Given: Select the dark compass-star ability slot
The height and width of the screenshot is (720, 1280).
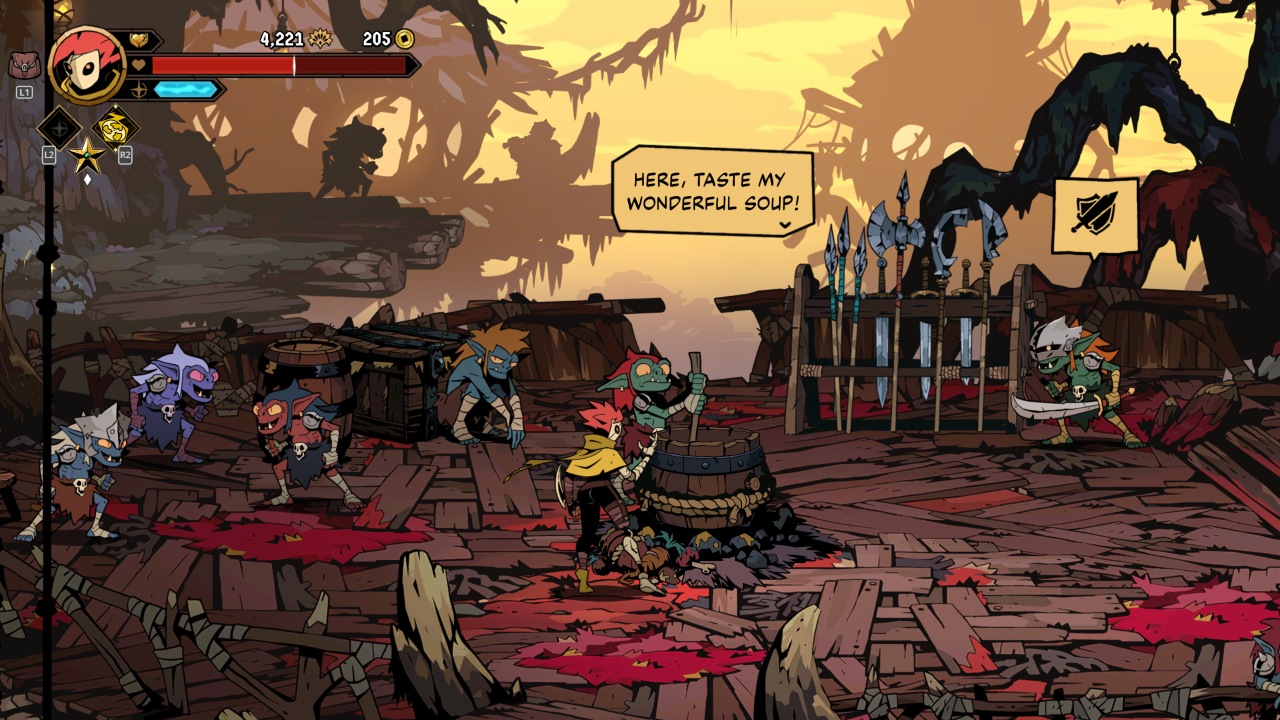Looking at the screenshot, I should pos(58,128).
